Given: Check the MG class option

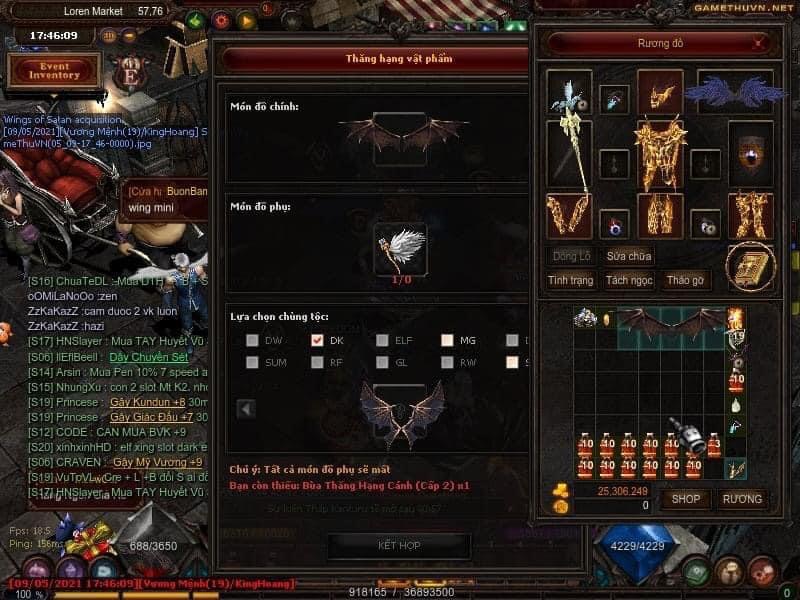Looking at the screenshot, I should (447, 340).
